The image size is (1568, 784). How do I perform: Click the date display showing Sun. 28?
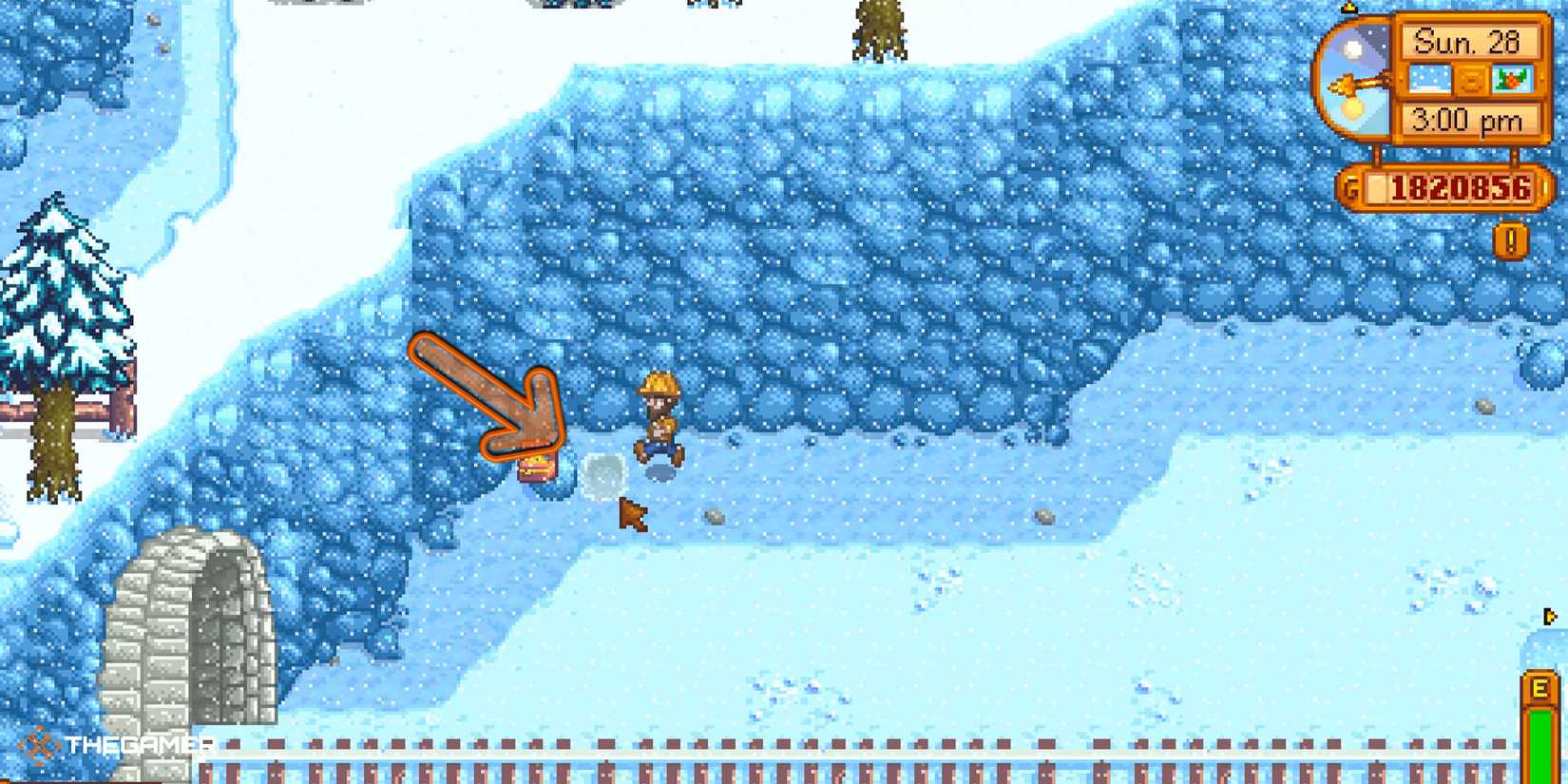tap(1471, 40)
